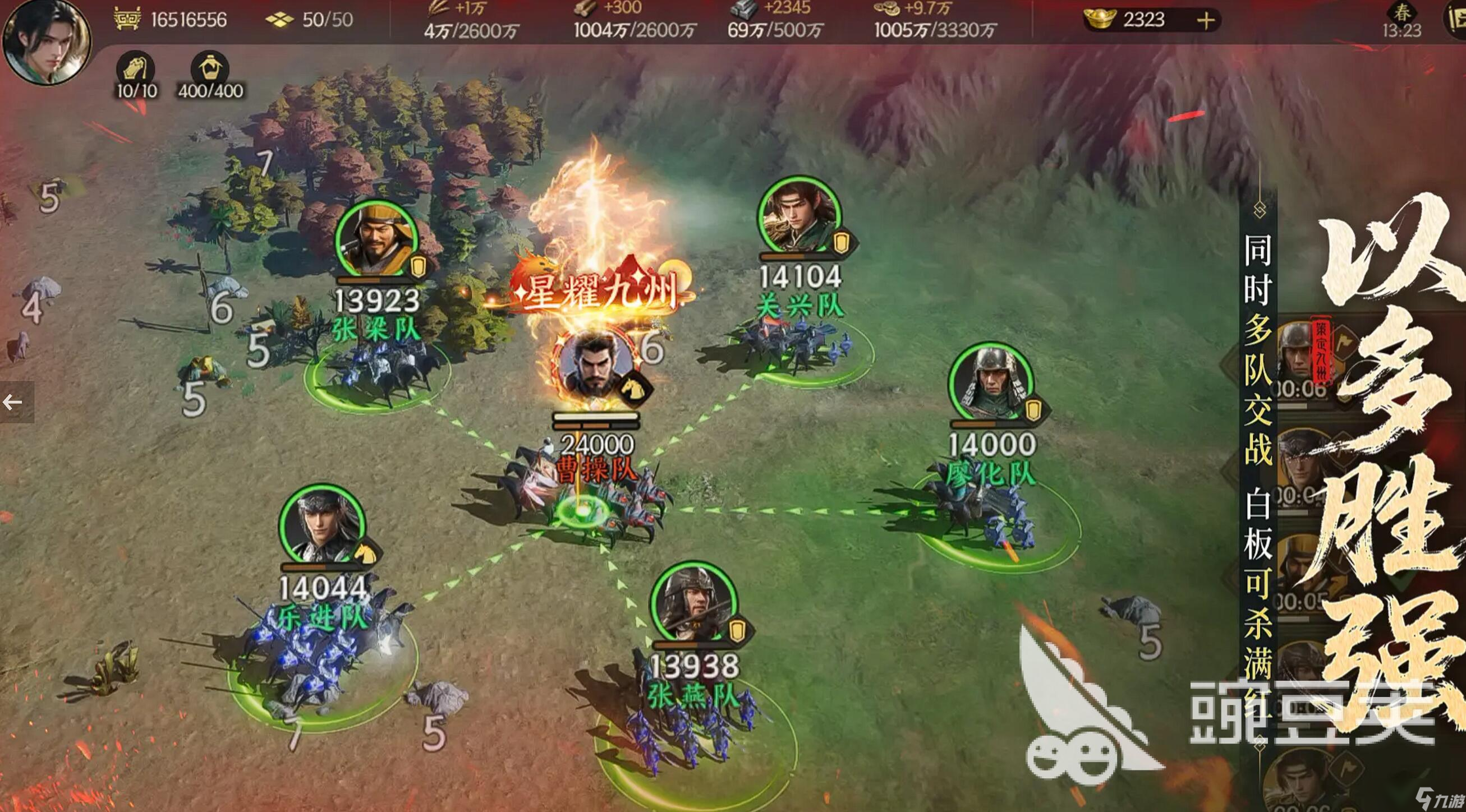1466x812 pixels.
Task: Select the 廖化队 unit portrait
Action: tap(990, 381)
